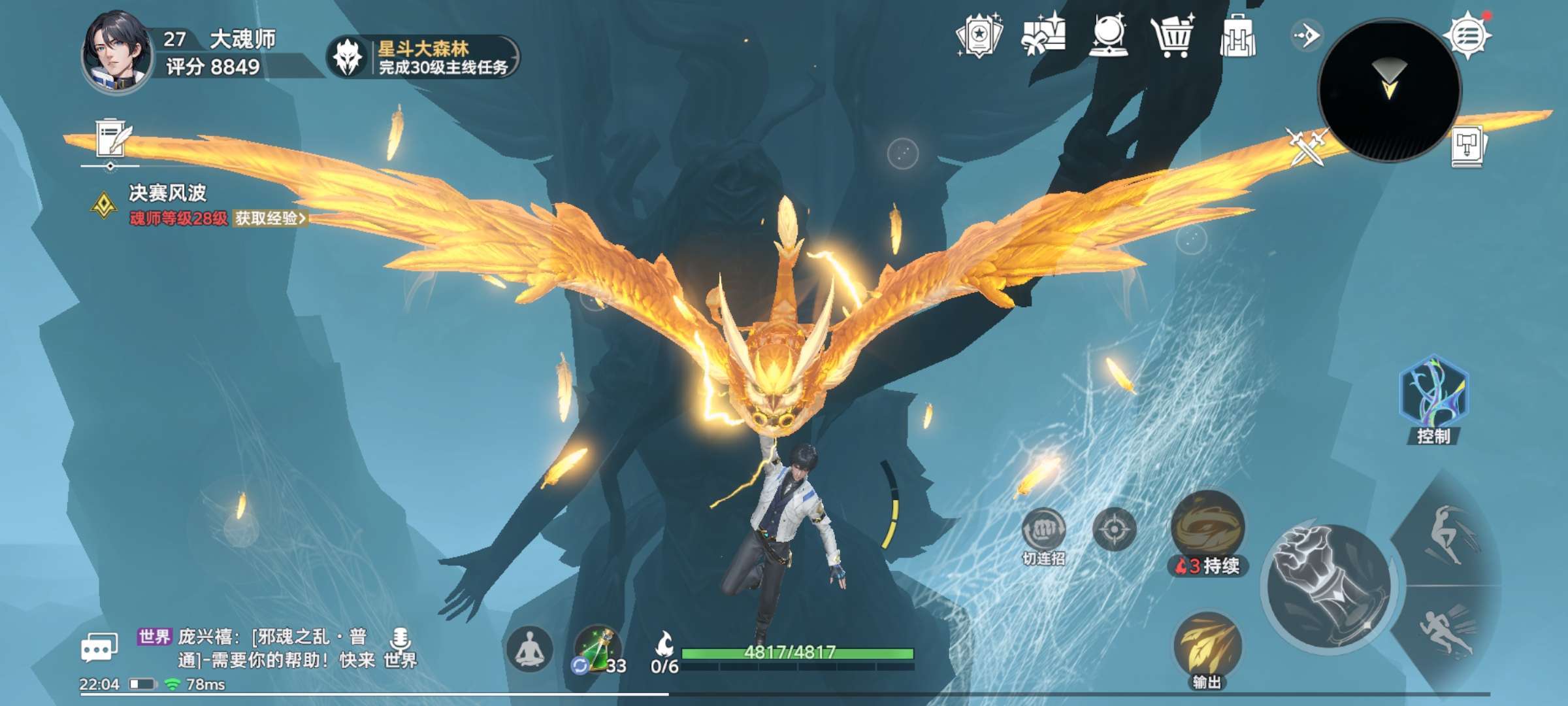Use the green potion with 33 count
The height and width of the screenshot is (706, 1568).
point(596,649)
